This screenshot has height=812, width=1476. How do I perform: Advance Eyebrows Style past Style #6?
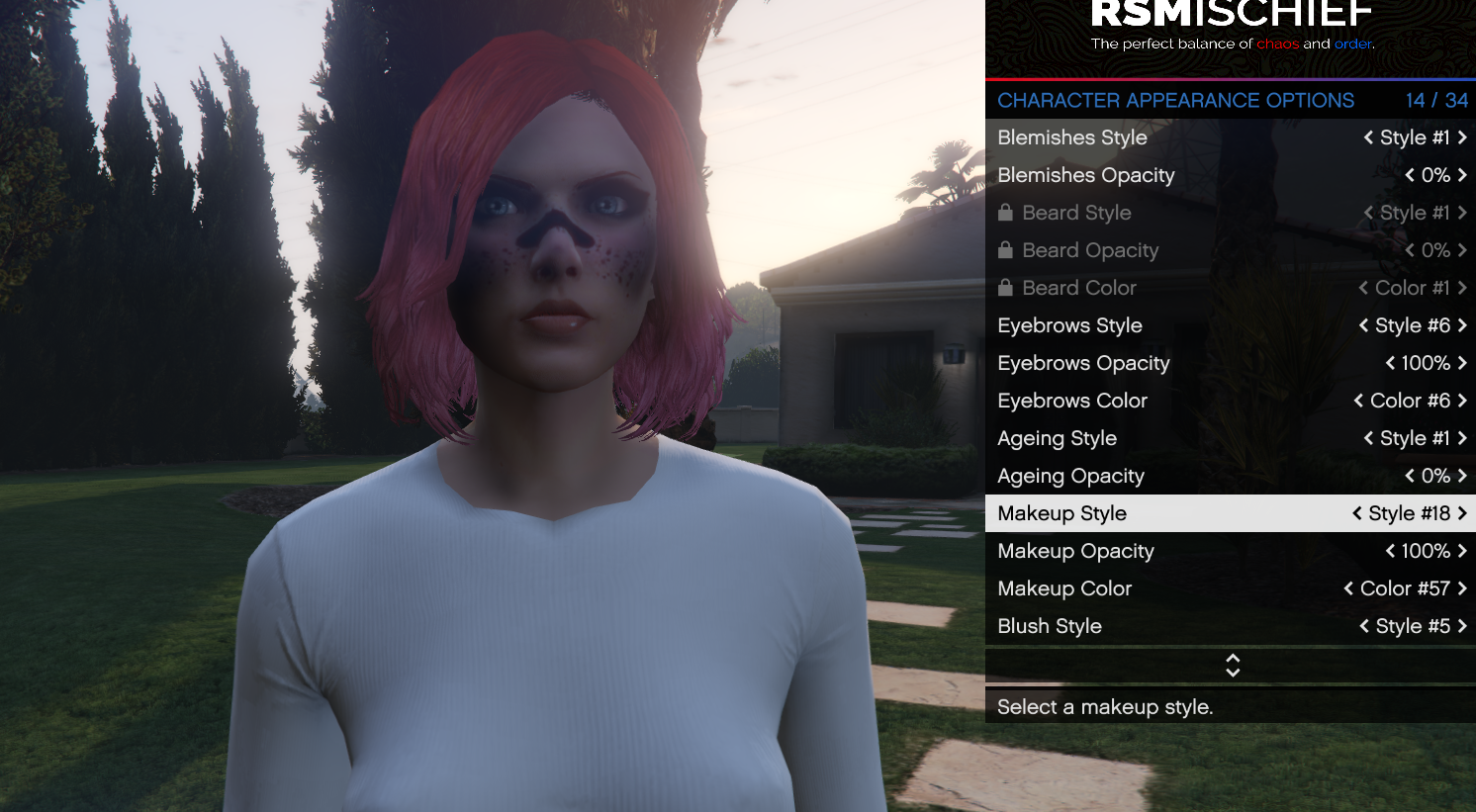click(x=1462, y=325)
